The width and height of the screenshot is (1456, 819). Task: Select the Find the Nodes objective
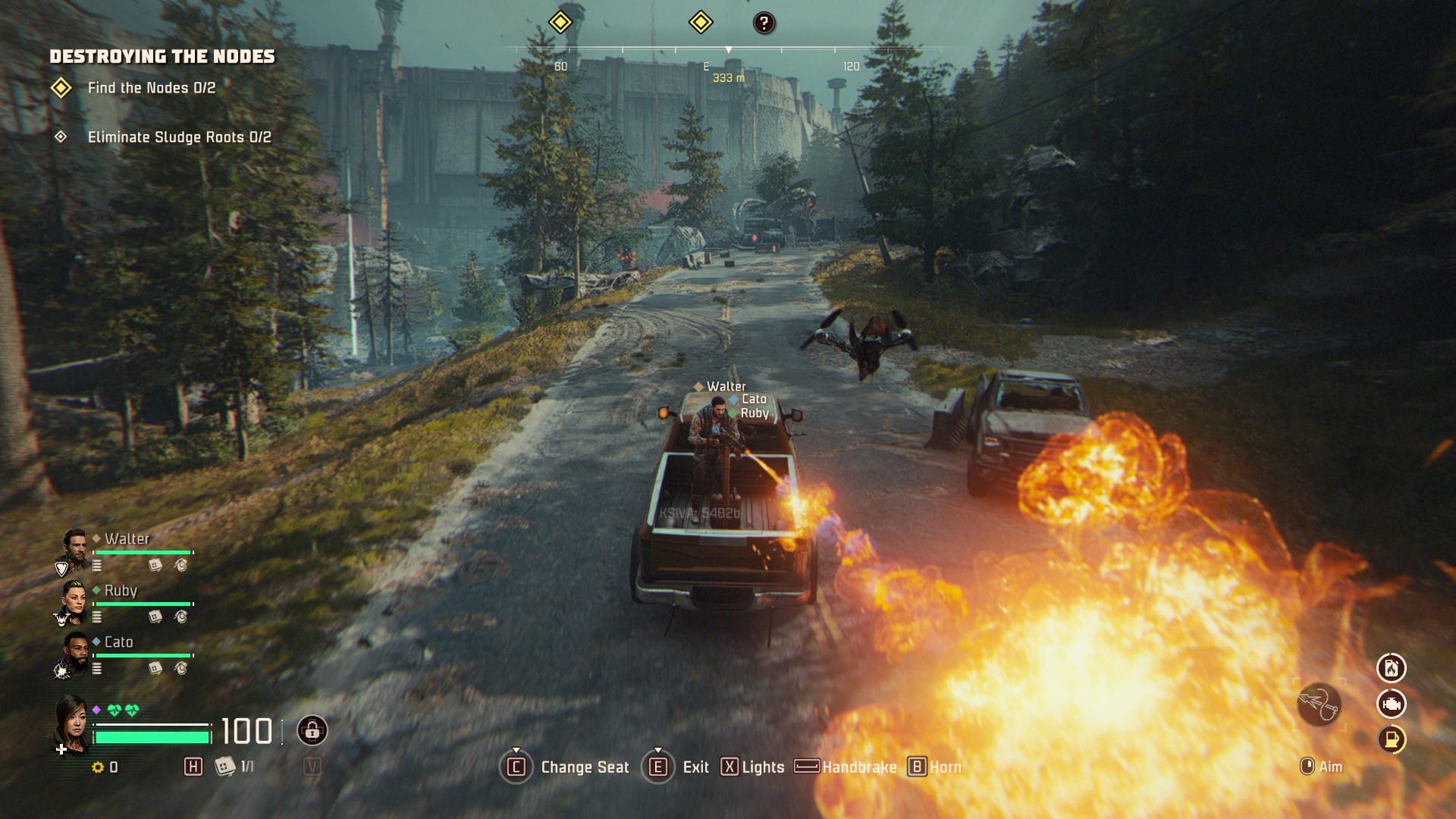[151, 88]
